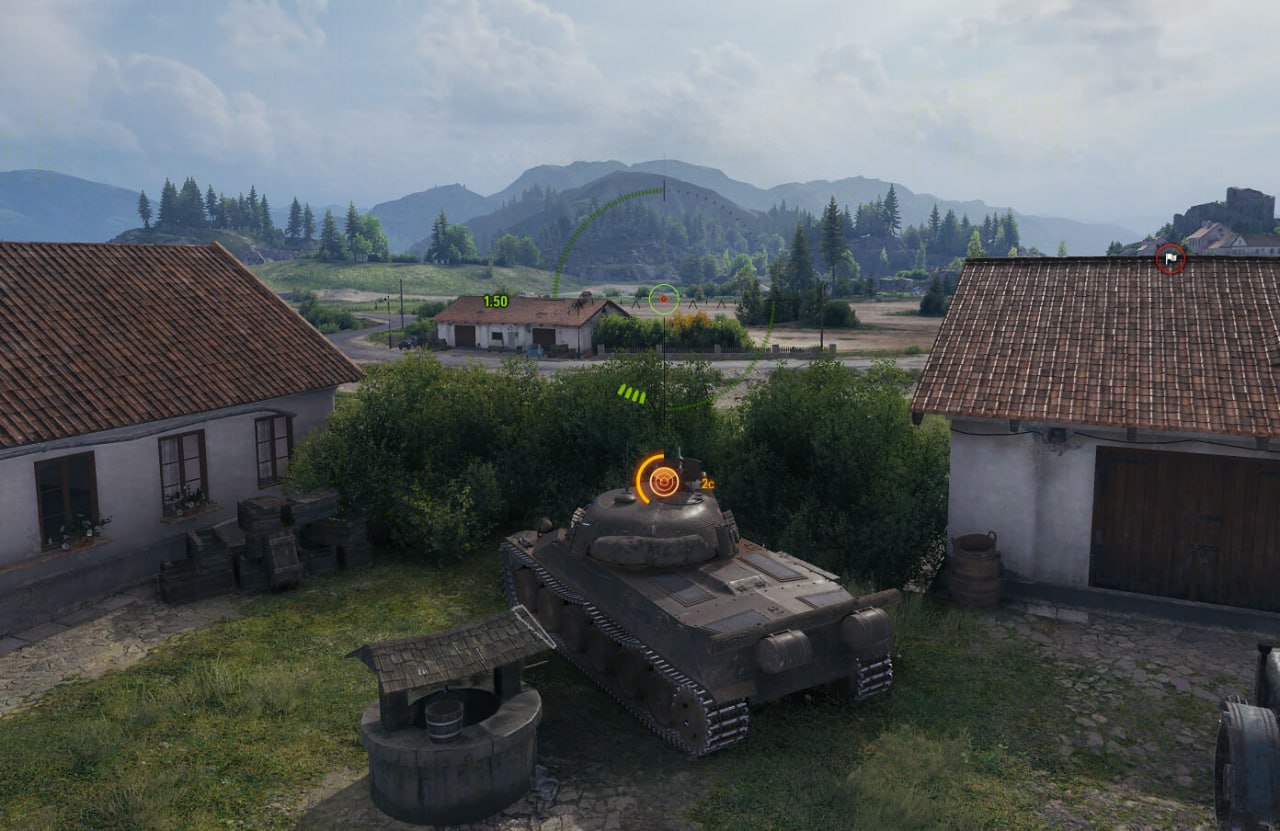Click the radial reload arc on the turret
The width and height of the screenshot is (1280, 831).
click(x=638, y=470)
